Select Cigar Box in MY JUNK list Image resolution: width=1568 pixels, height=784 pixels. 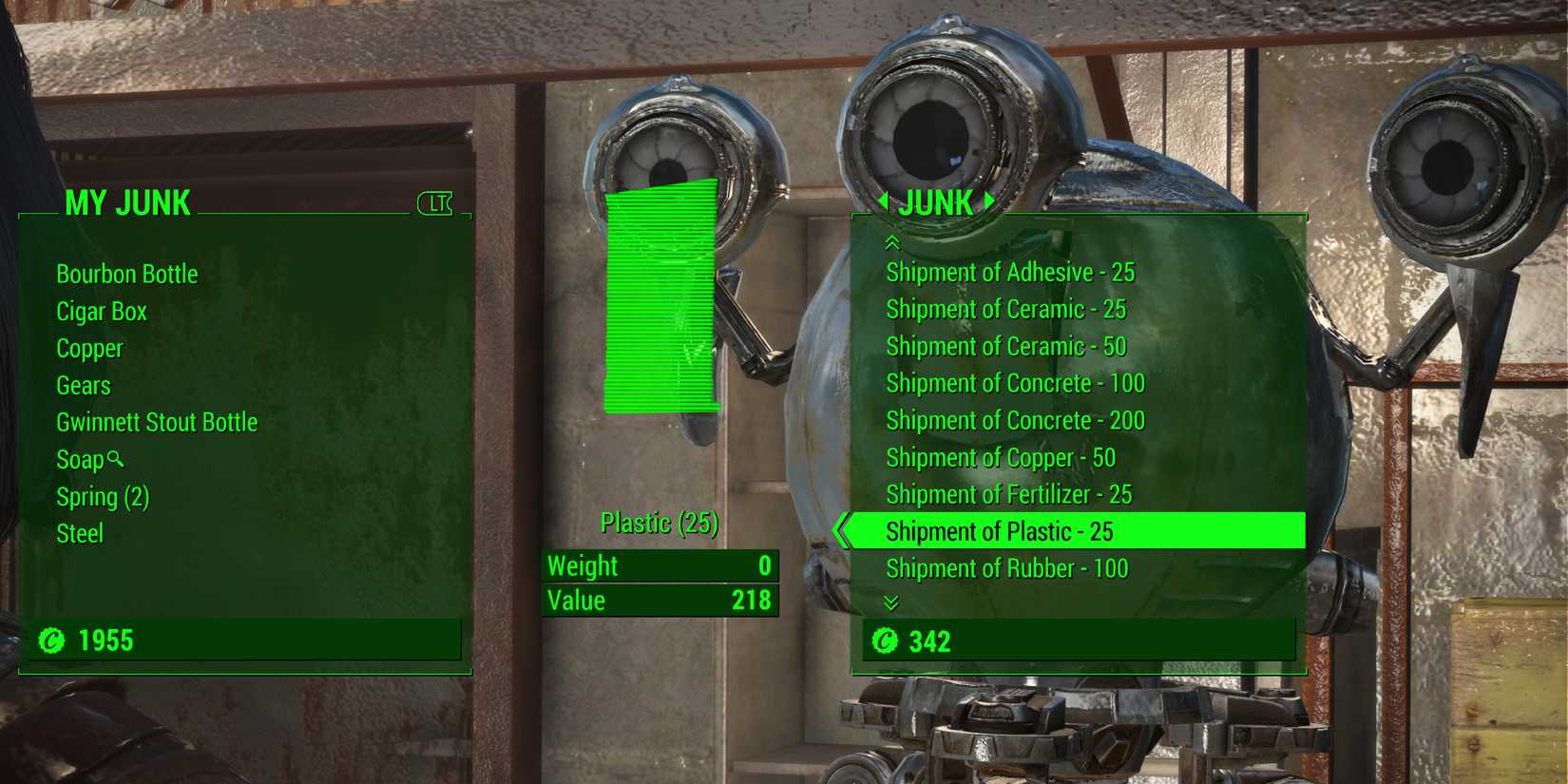click(x=101, y=311)
